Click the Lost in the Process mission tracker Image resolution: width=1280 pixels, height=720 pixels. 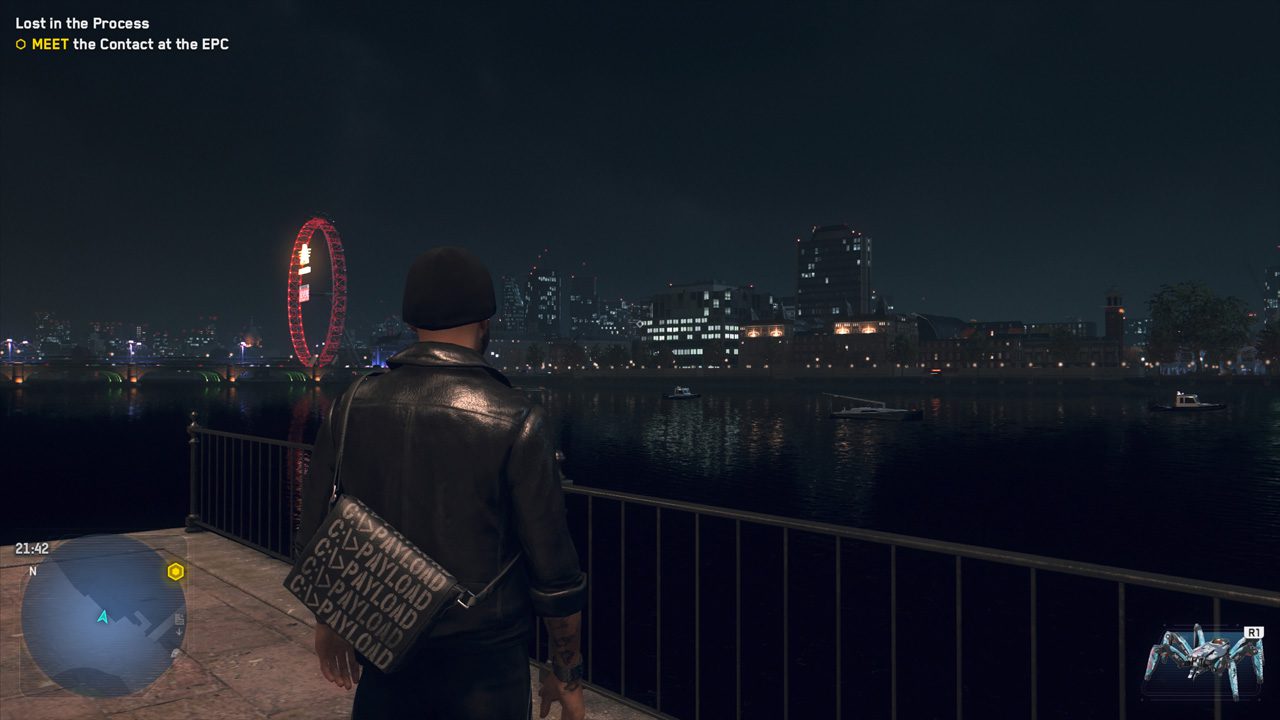82,23
